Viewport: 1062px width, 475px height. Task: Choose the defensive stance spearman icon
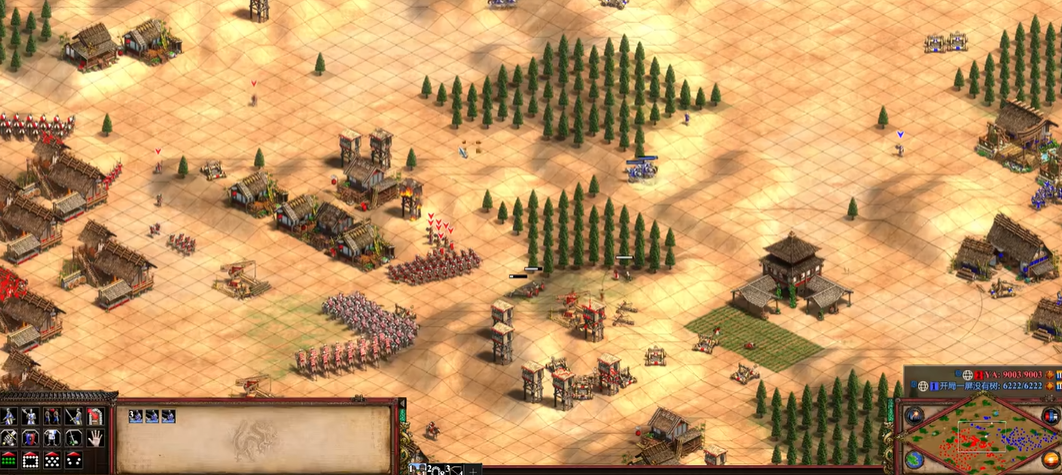31,417
